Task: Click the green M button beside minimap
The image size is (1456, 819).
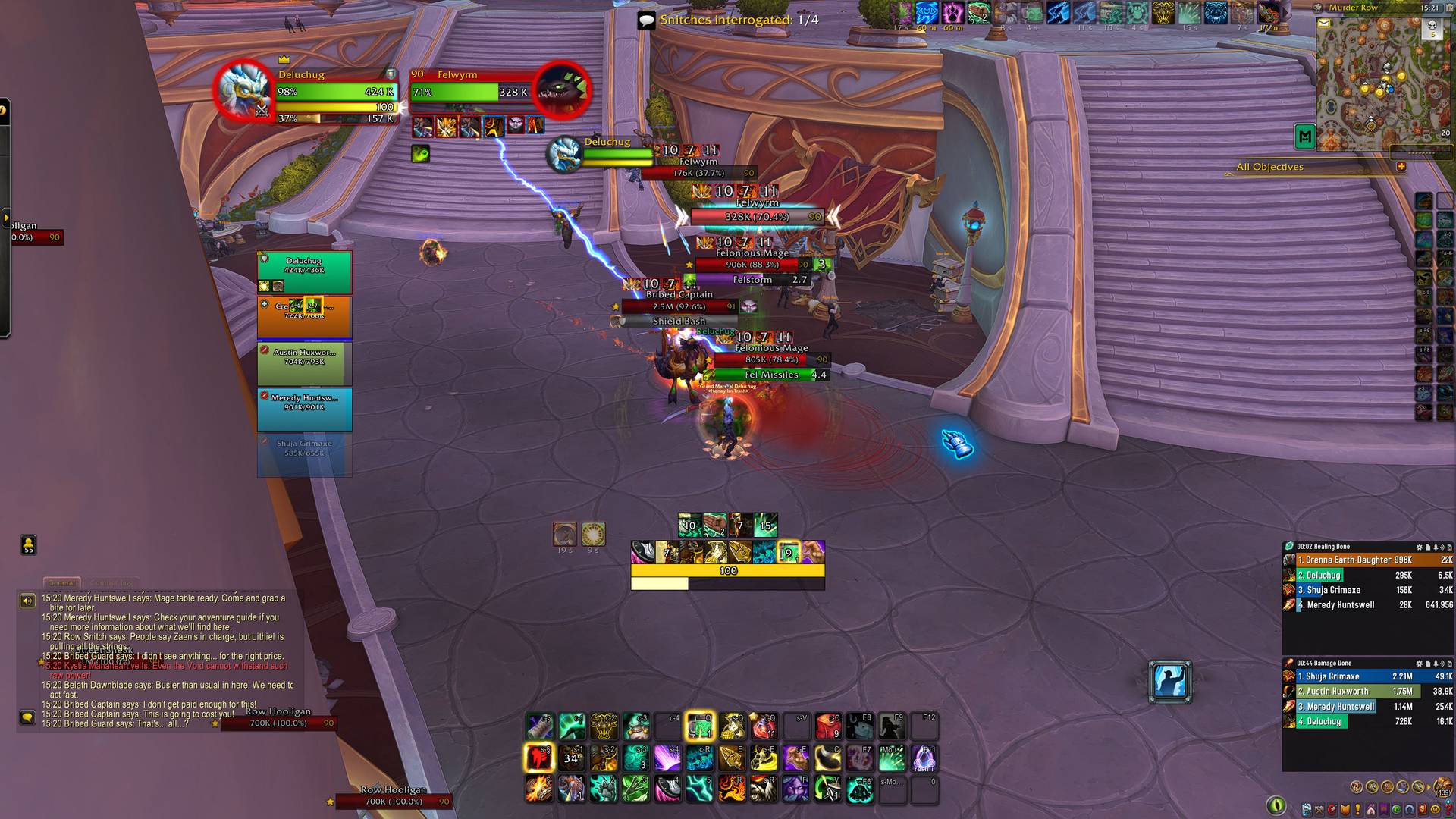Action: (x=1304, y=136)
